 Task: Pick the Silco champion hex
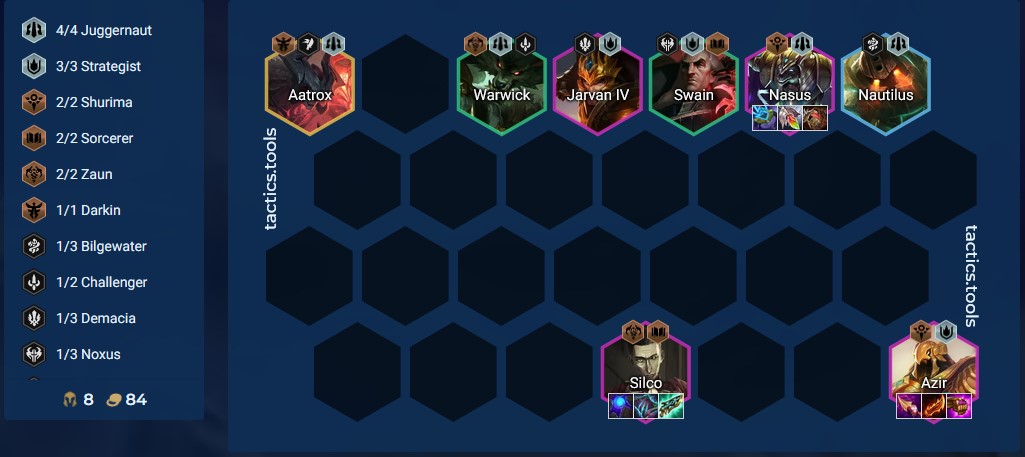pos(645,370)
